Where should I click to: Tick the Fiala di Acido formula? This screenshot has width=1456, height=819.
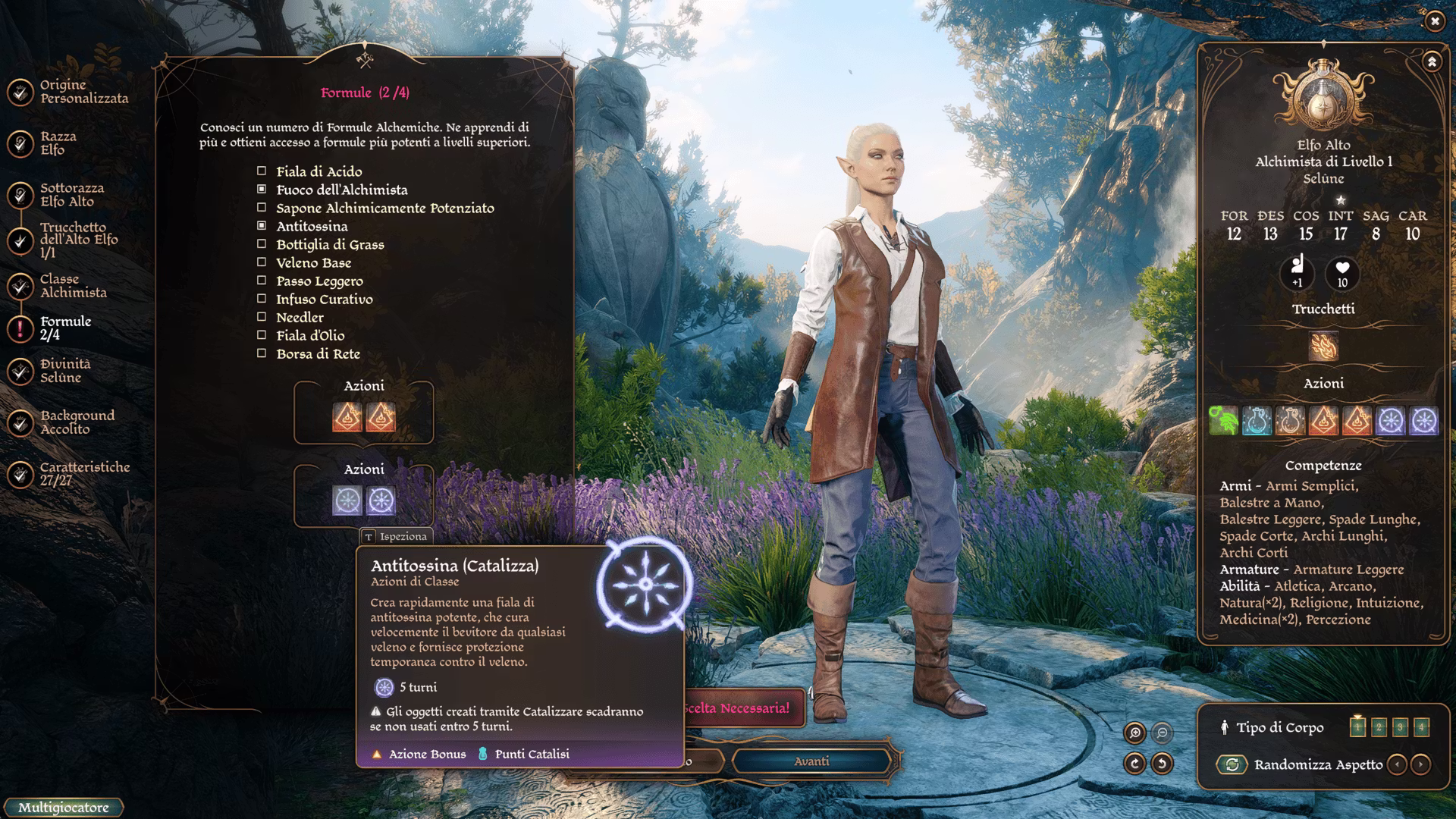coord(262,171)
